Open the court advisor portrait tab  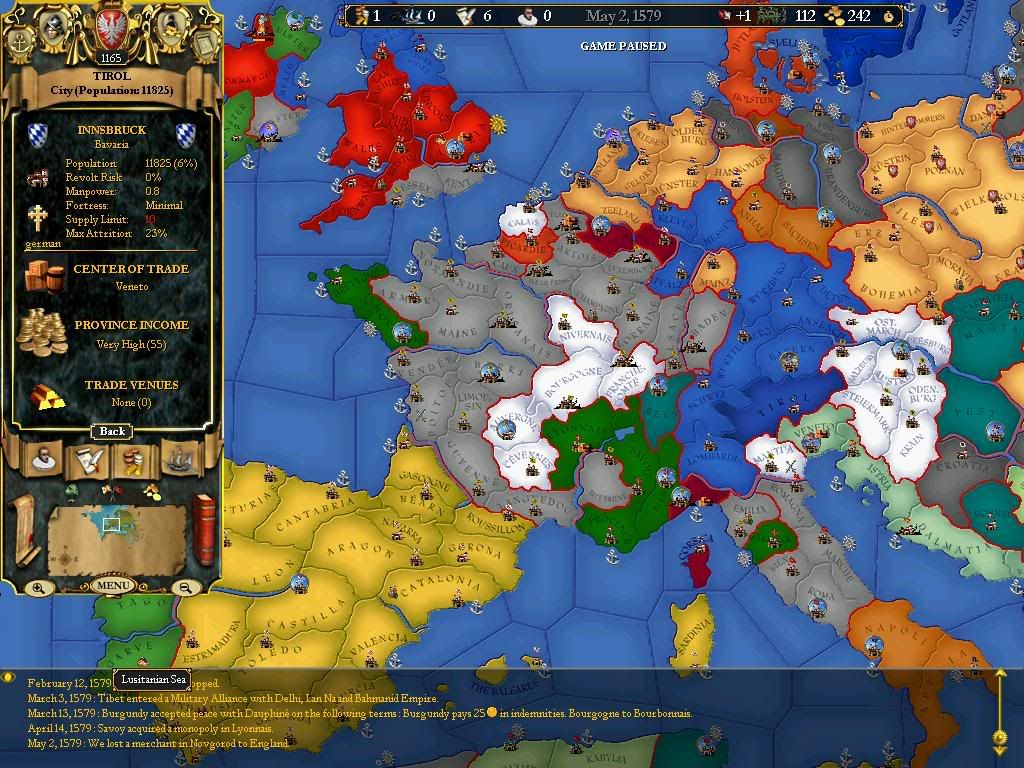(43, 460)
